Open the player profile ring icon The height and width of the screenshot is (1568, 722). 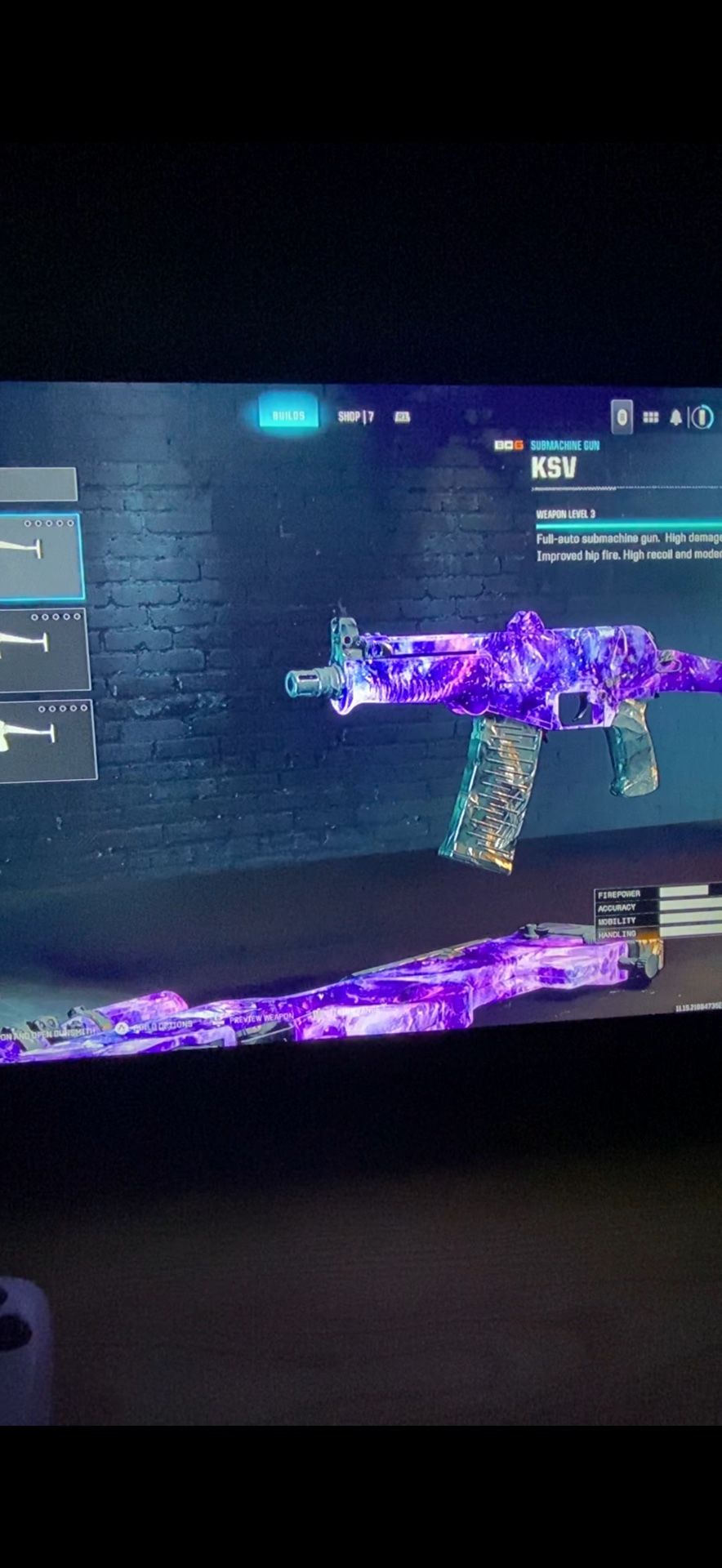[702, 417]
